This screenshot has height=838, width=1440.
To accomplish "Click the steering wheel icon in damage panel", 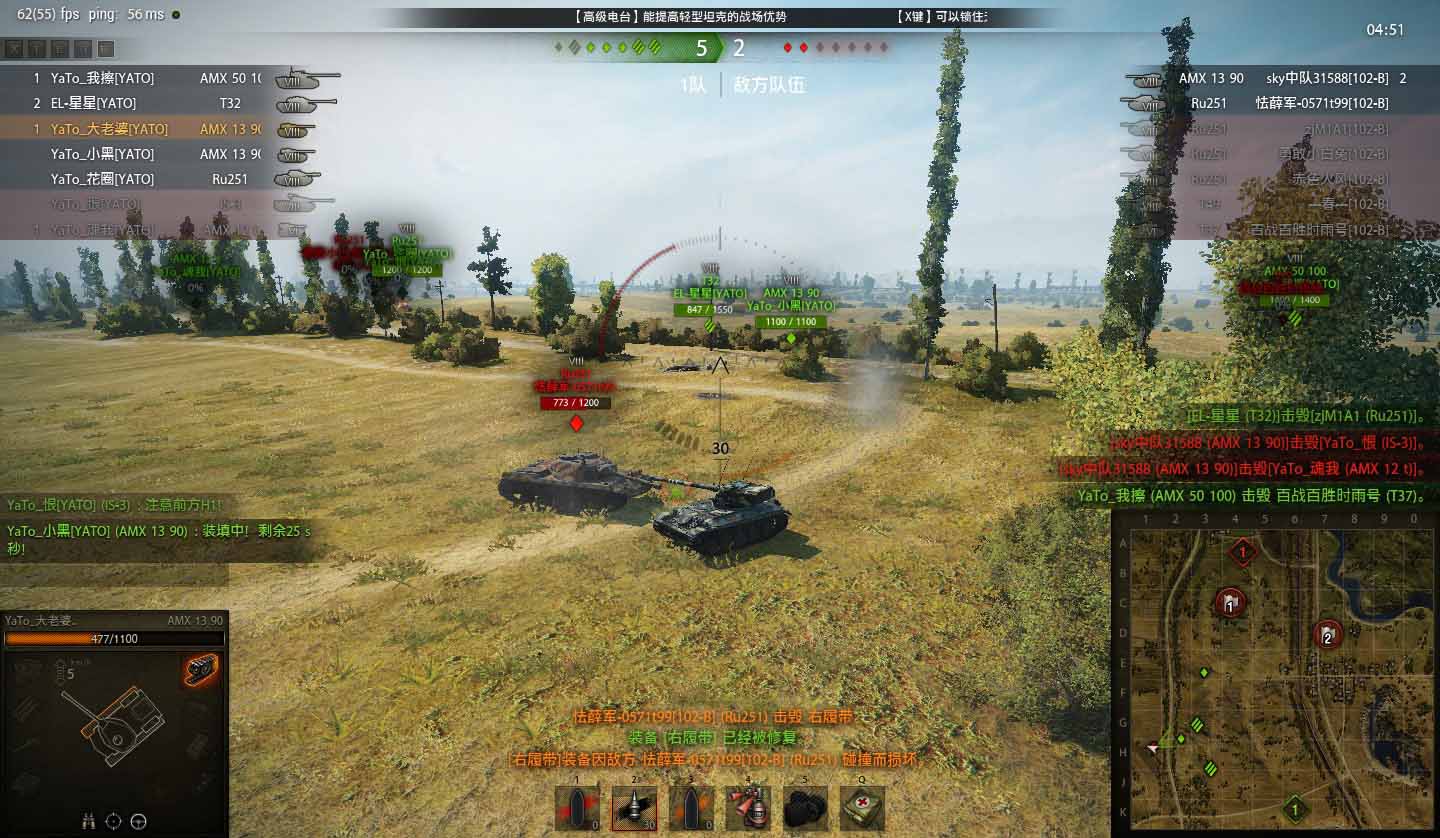I will pyautogui.click(x=139, y=821).
